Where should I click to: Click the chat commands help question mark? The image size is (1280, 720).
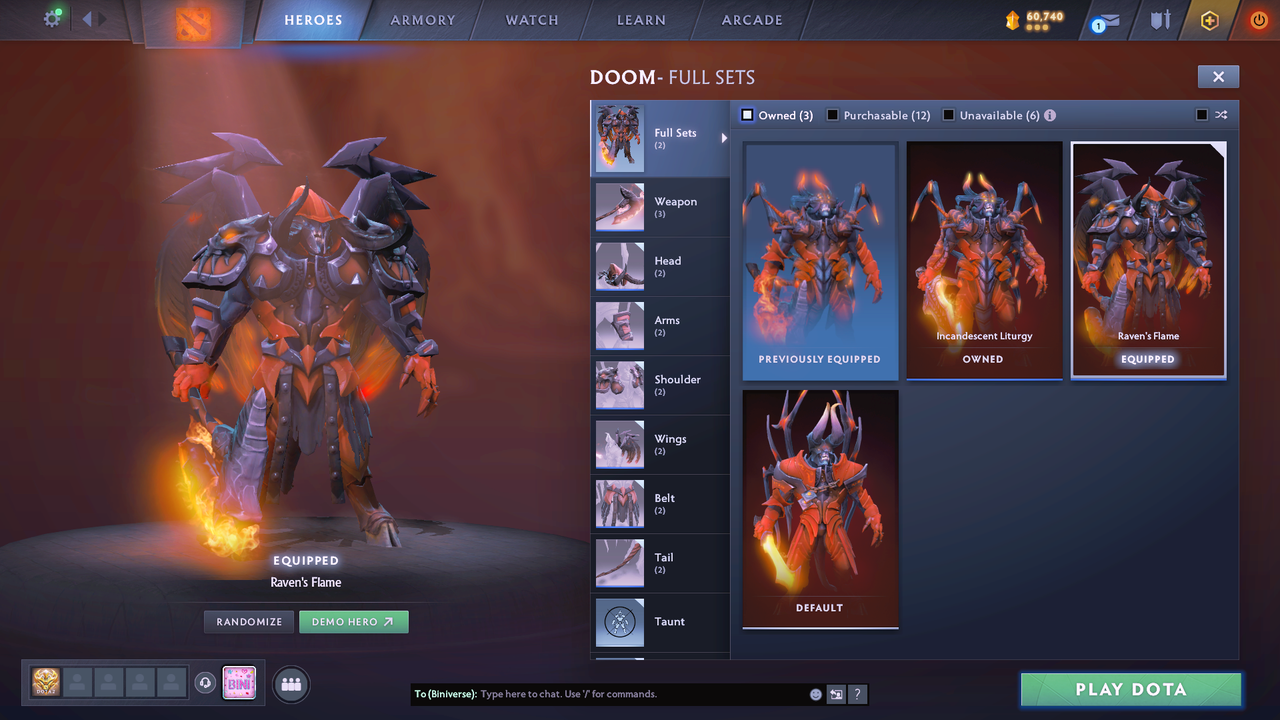[857, 694]
